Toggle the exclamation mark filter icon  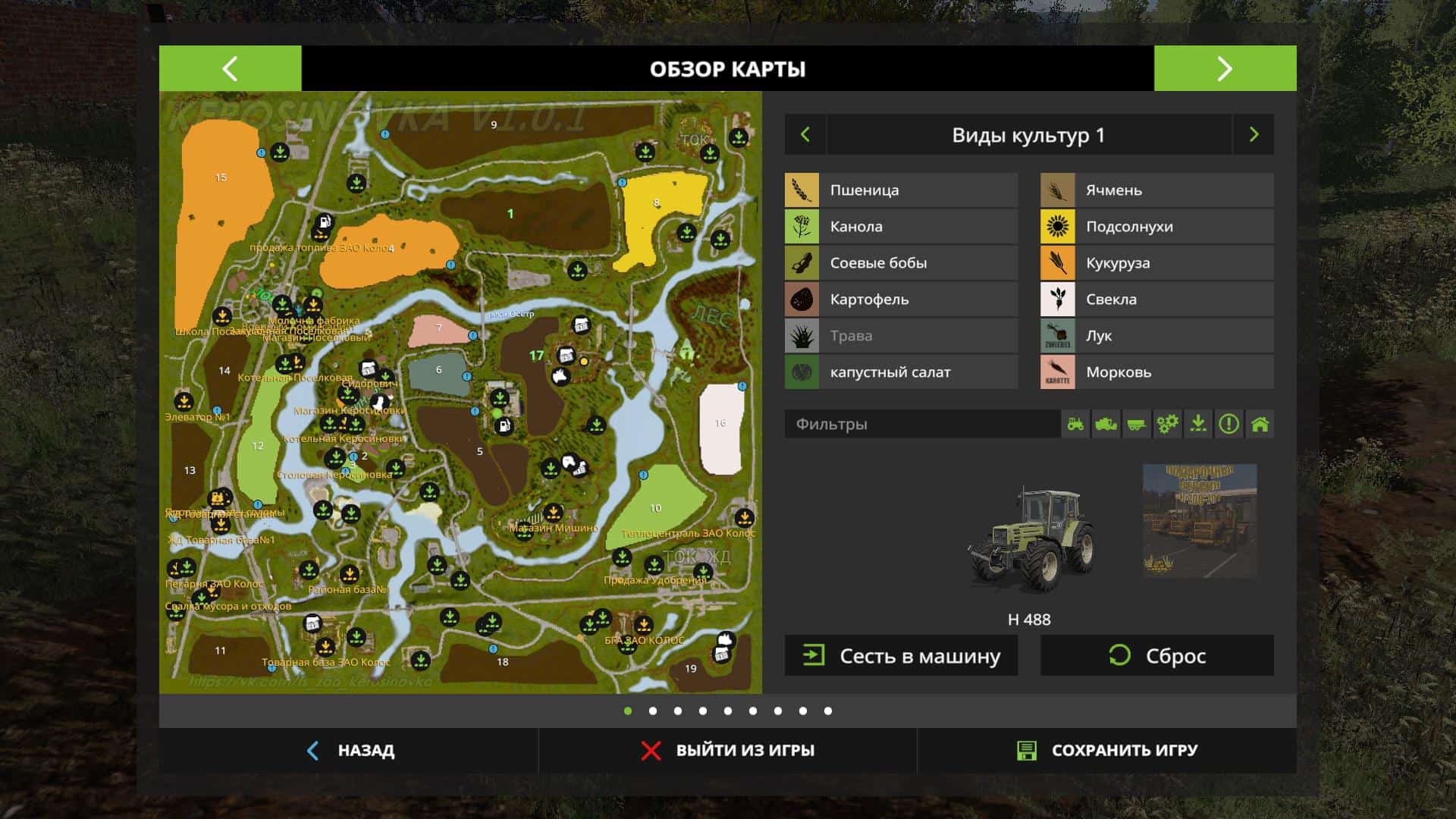pos(1228,424)
